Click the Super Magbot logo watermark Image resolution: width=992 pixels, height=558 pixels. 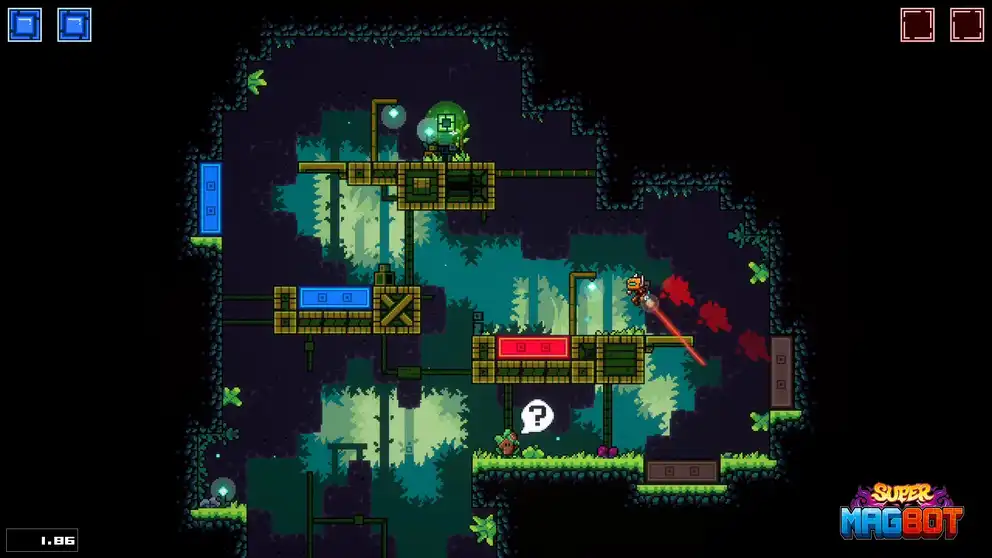[x=901, y=512]
